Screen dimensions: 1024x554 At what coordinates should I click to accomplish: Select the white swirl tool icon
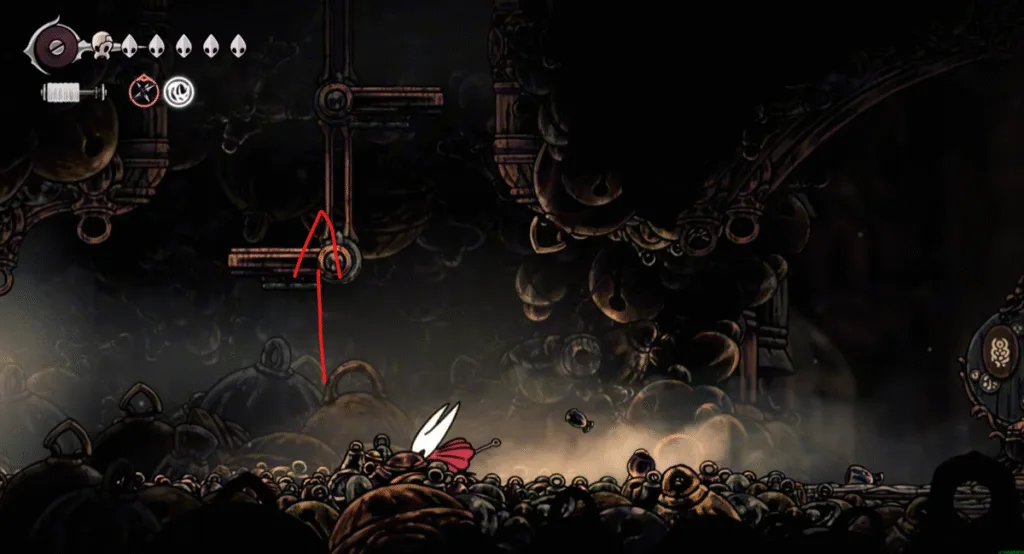179,93
